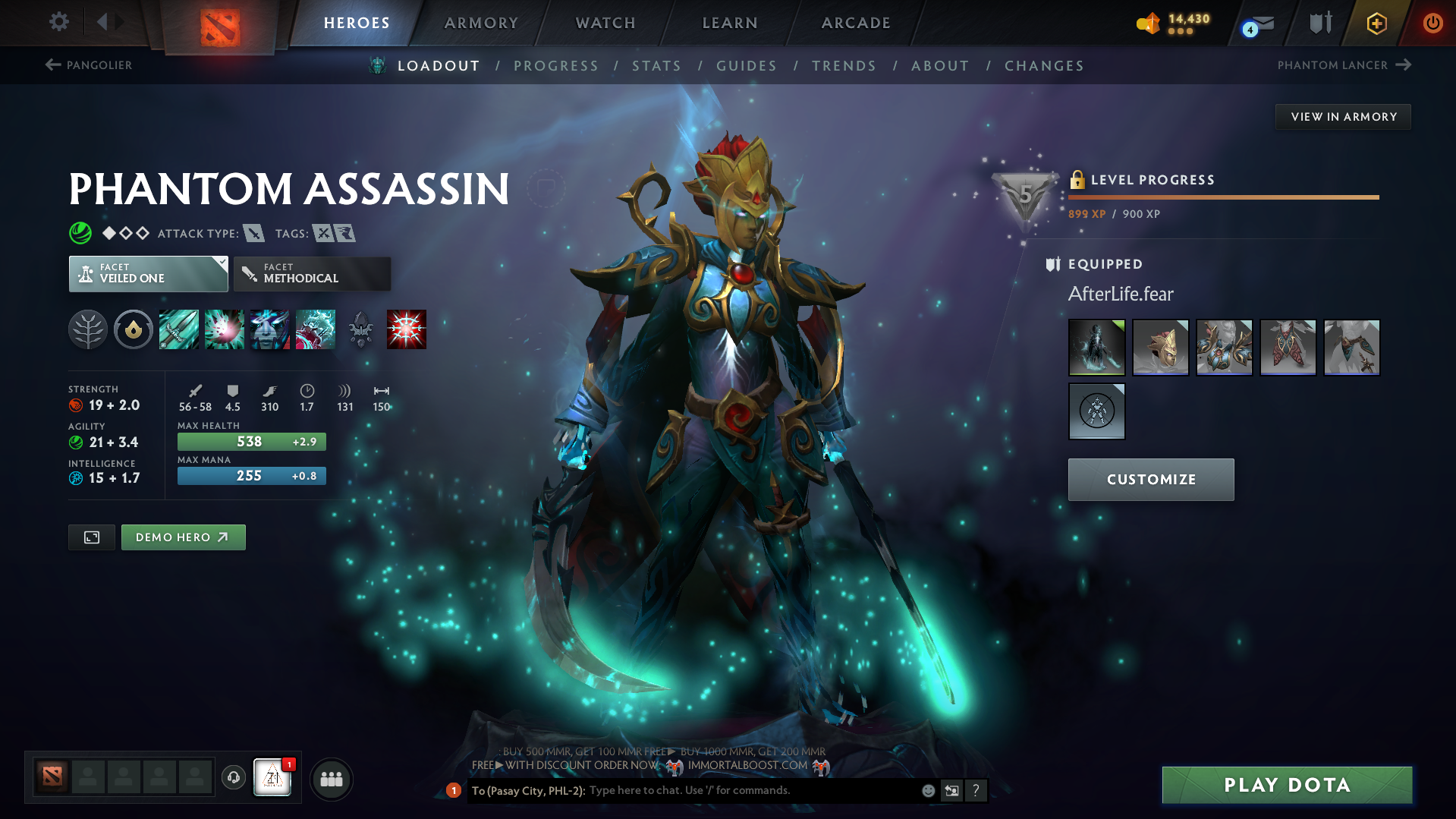Image resolution: width=1456 pixels, height=819 pixels.
Task: Click the Dota 2 logo at top
Action: coord(221,22)
